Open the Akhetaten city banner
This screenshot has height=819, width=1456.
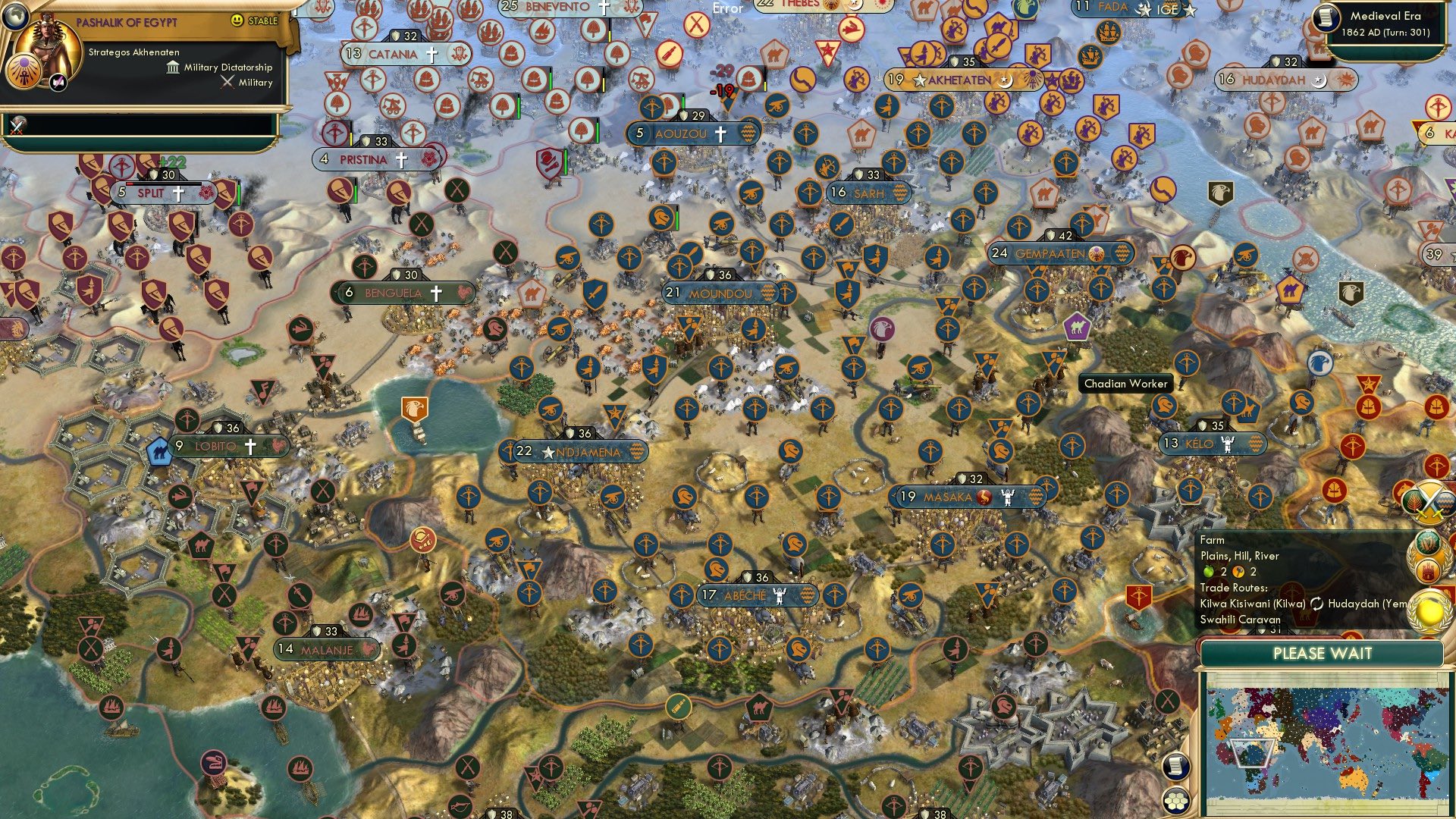pos(959,80)
